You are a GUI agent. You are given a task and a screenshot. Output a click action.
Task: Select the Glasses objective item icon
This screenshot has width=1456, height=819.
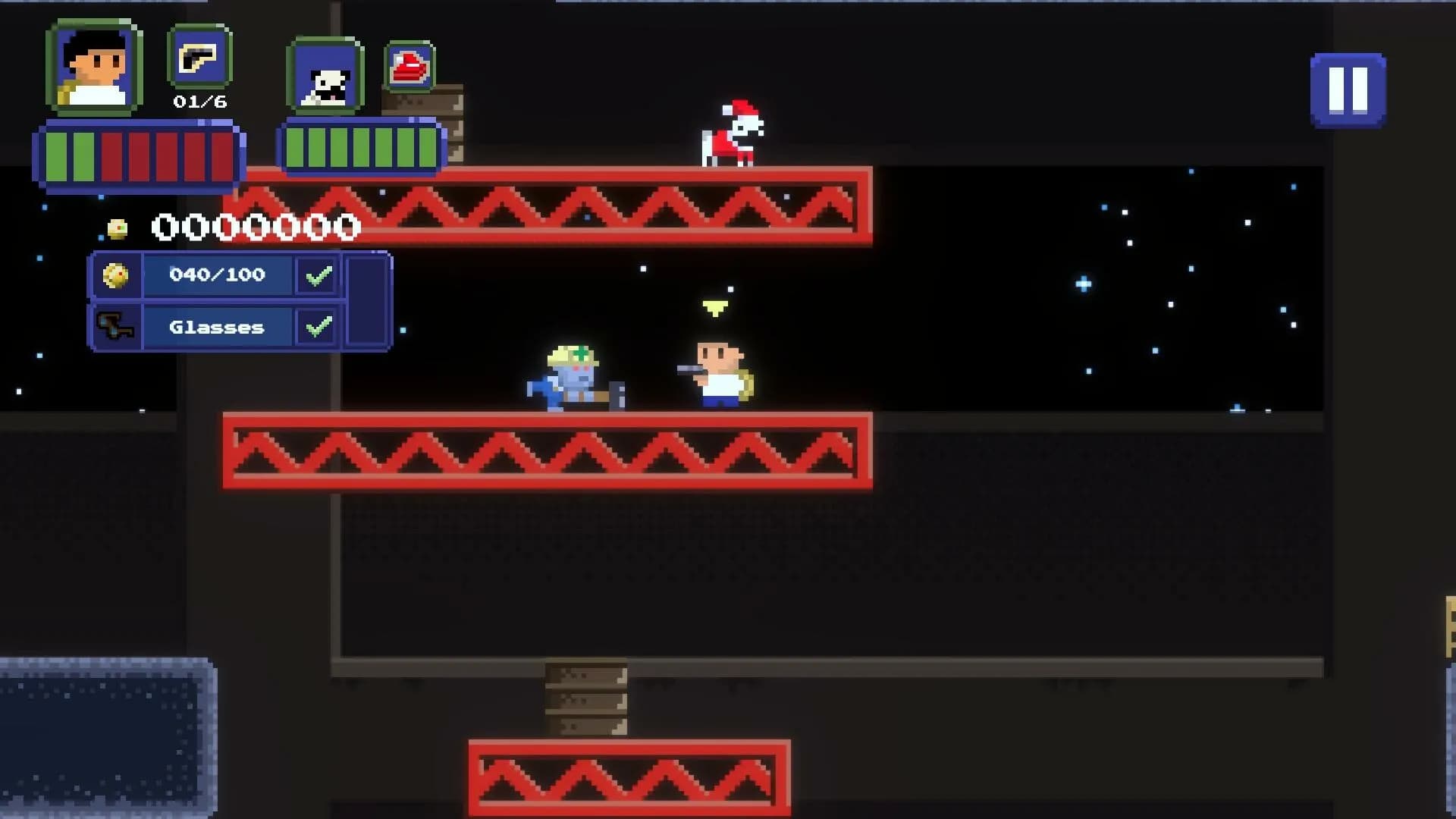tap(119, 328)
